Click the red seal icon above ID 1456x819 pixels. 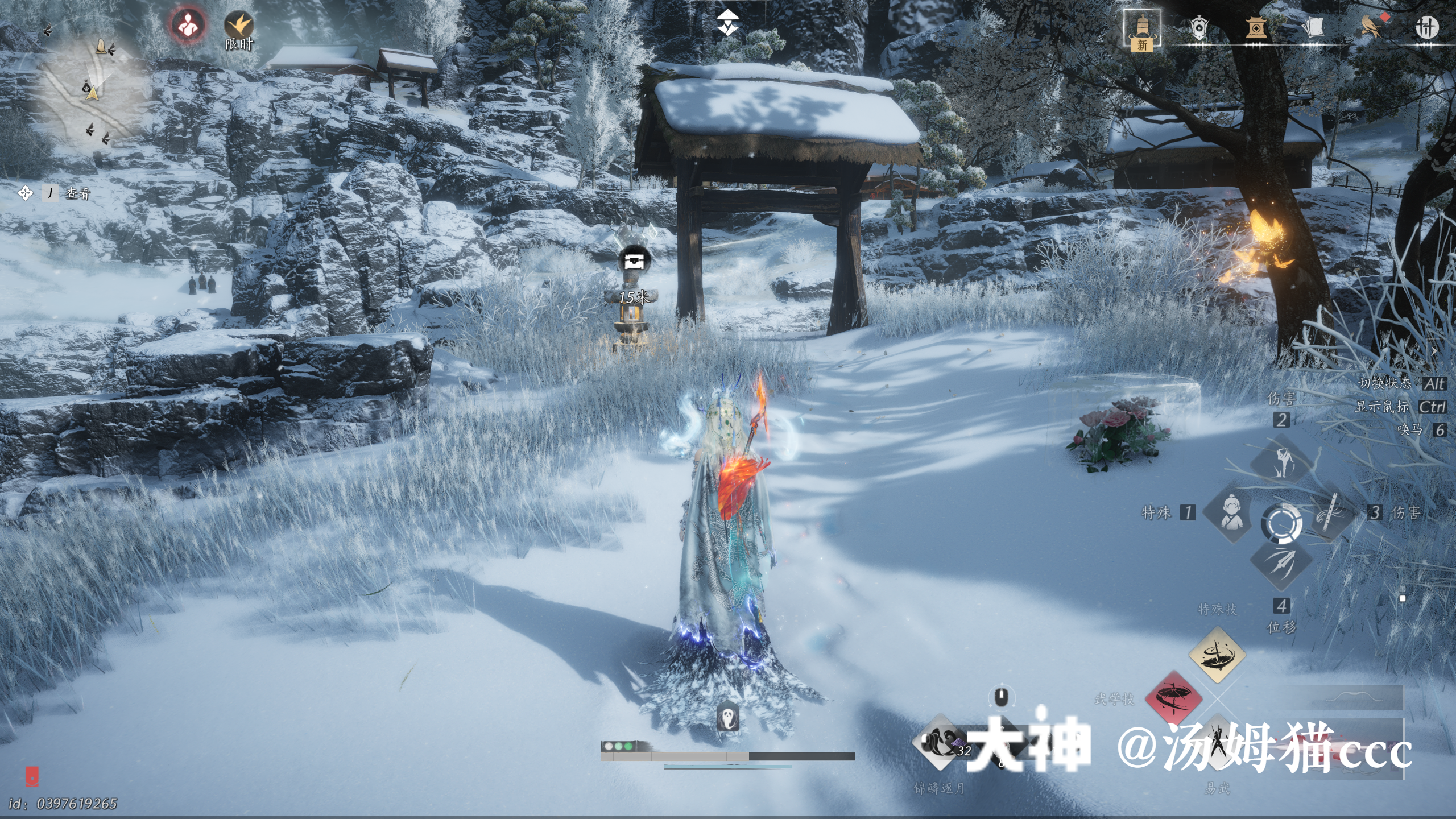(x=32, y=776)
